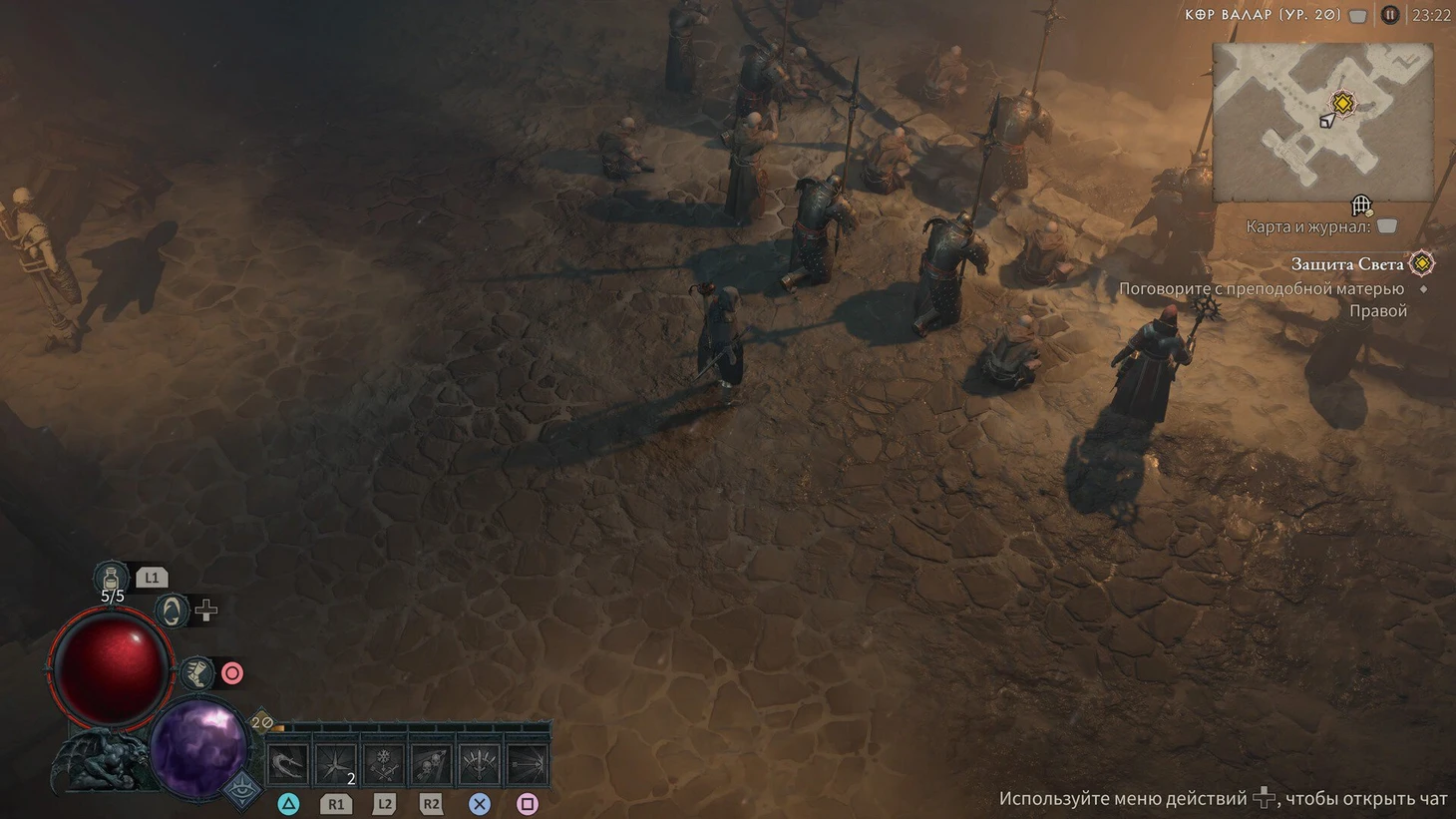Activate the winged boot evade icon
The width and height of the screenshot is (1456, 819).
pyautogui.click(x=196, y=673)
